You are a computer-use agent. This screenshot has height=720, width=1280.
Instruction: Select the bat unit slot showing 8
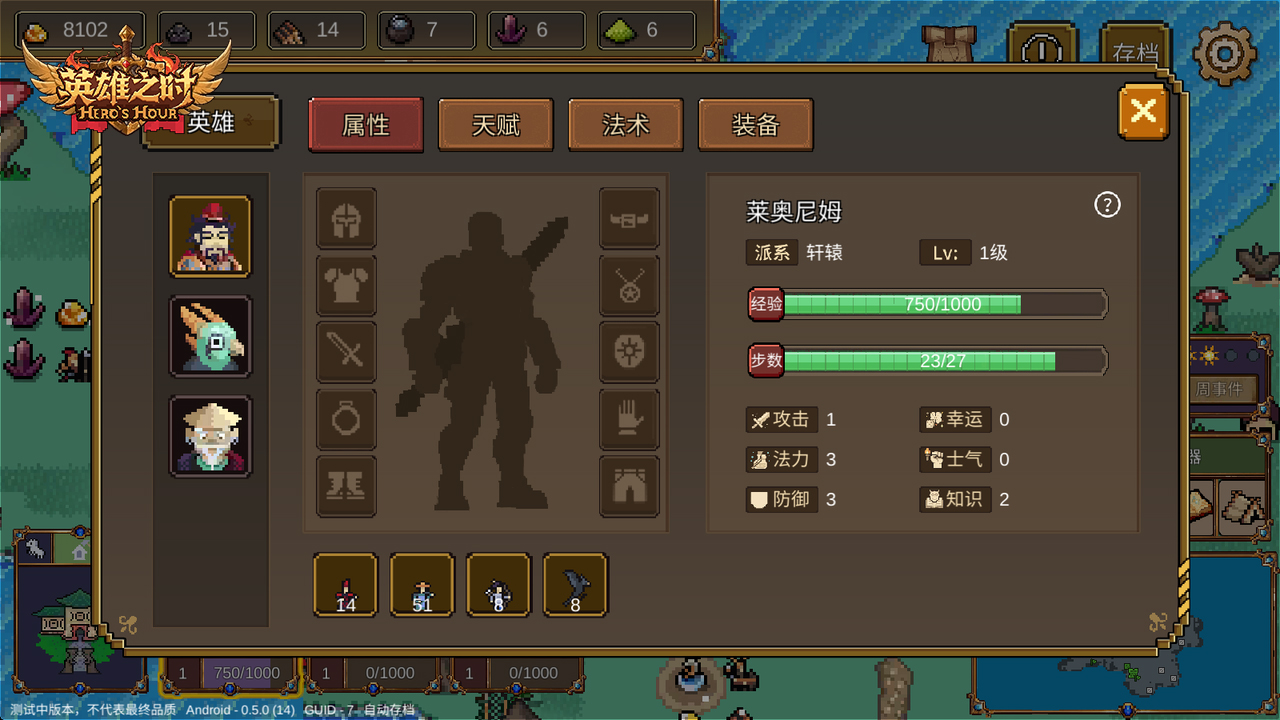[575, 586]
